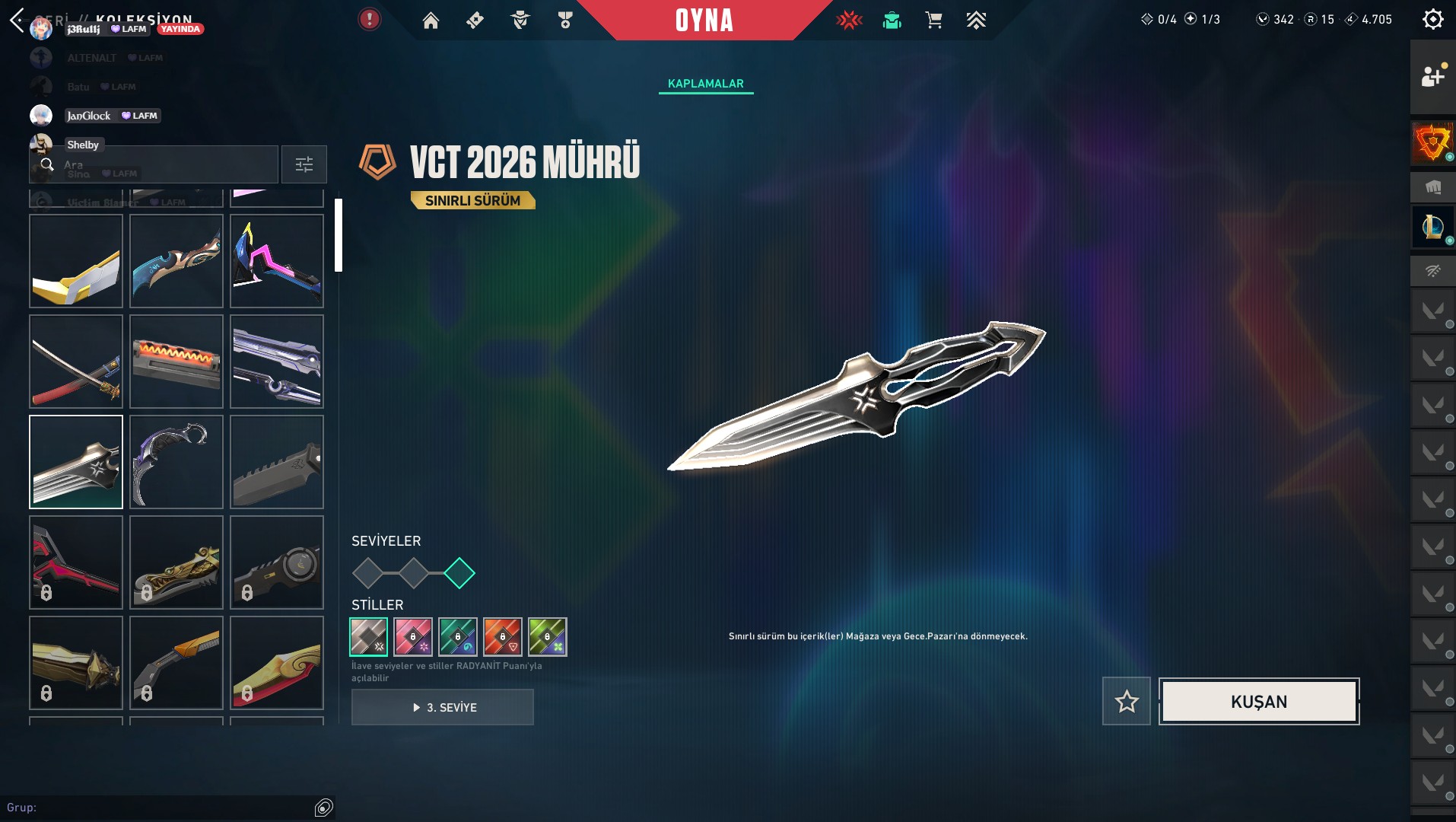This screenshot has height=822, width=1456.
Task: Mark skin as favorite with star button
Action: tap(1127, 702)
